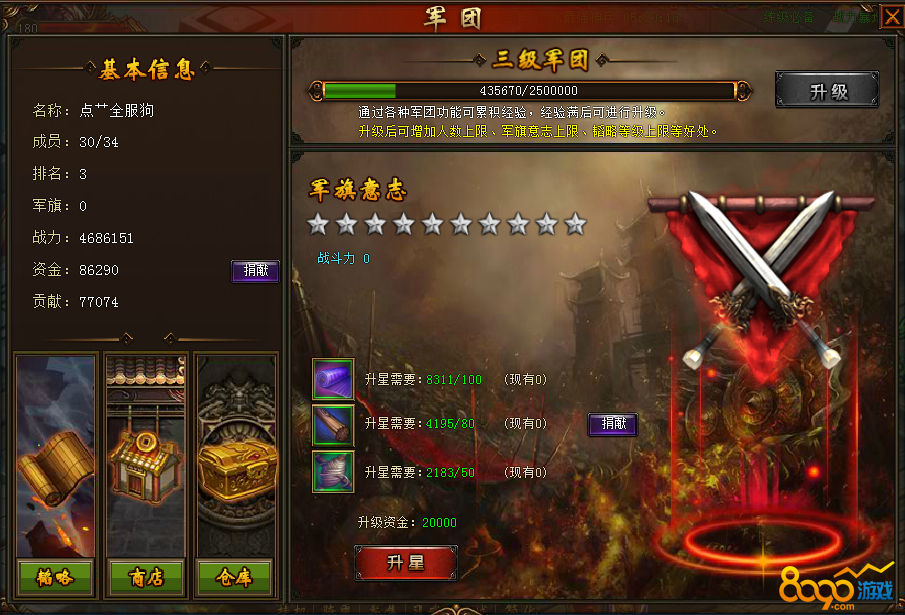Open the 仓库 warehouse button

235,576
